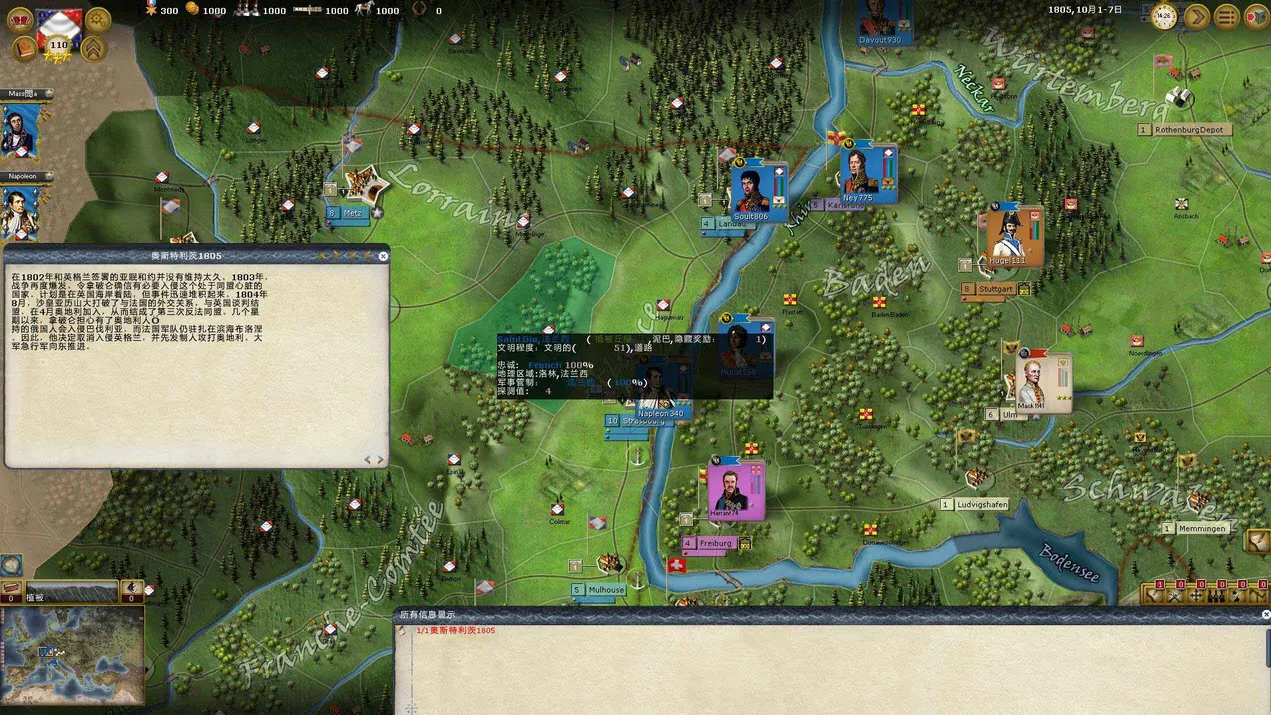This screenshot has height=715, width=1271.
Task: Close the Austerlitz 1805 briefing panel
Action: (x=383, y=257)
